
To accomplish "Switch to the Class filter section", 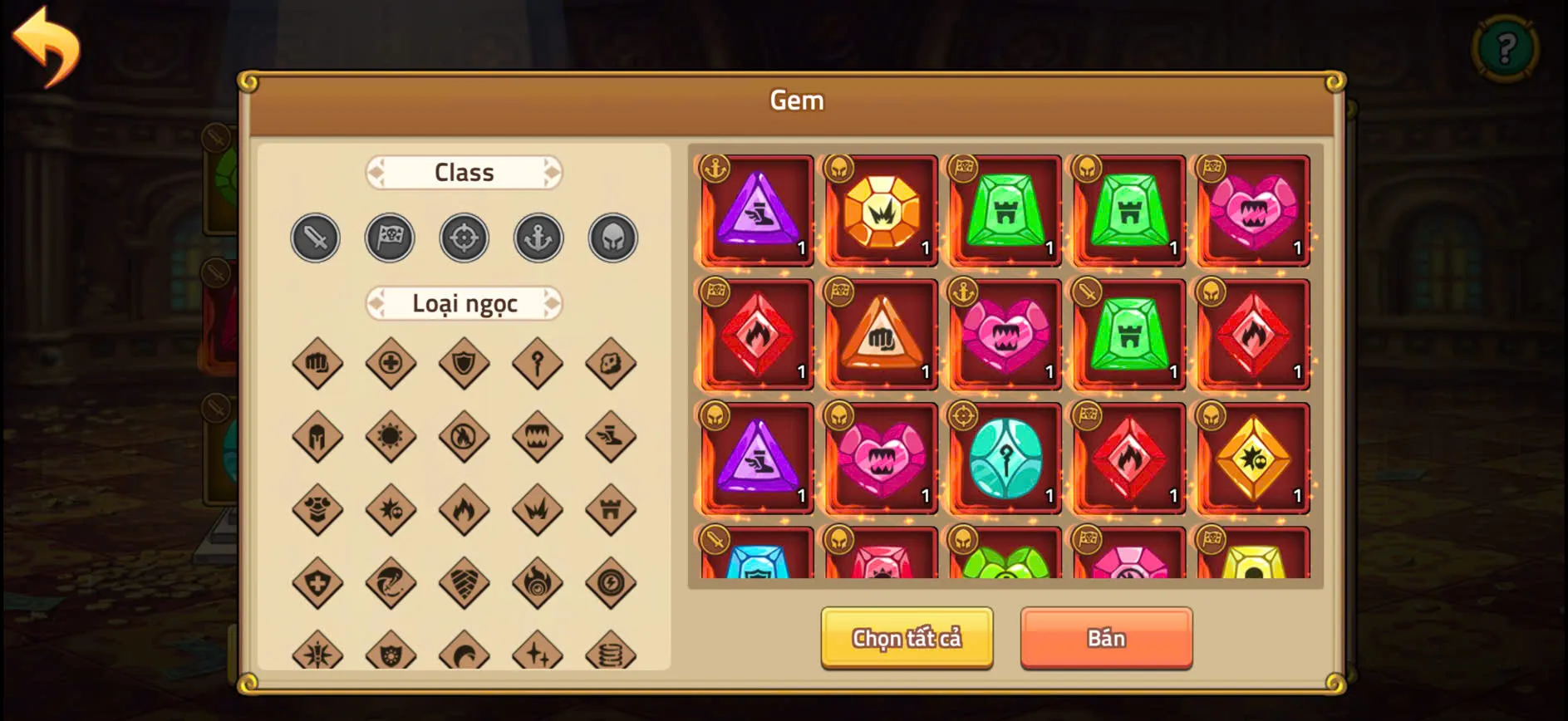I will click(464, 172).
